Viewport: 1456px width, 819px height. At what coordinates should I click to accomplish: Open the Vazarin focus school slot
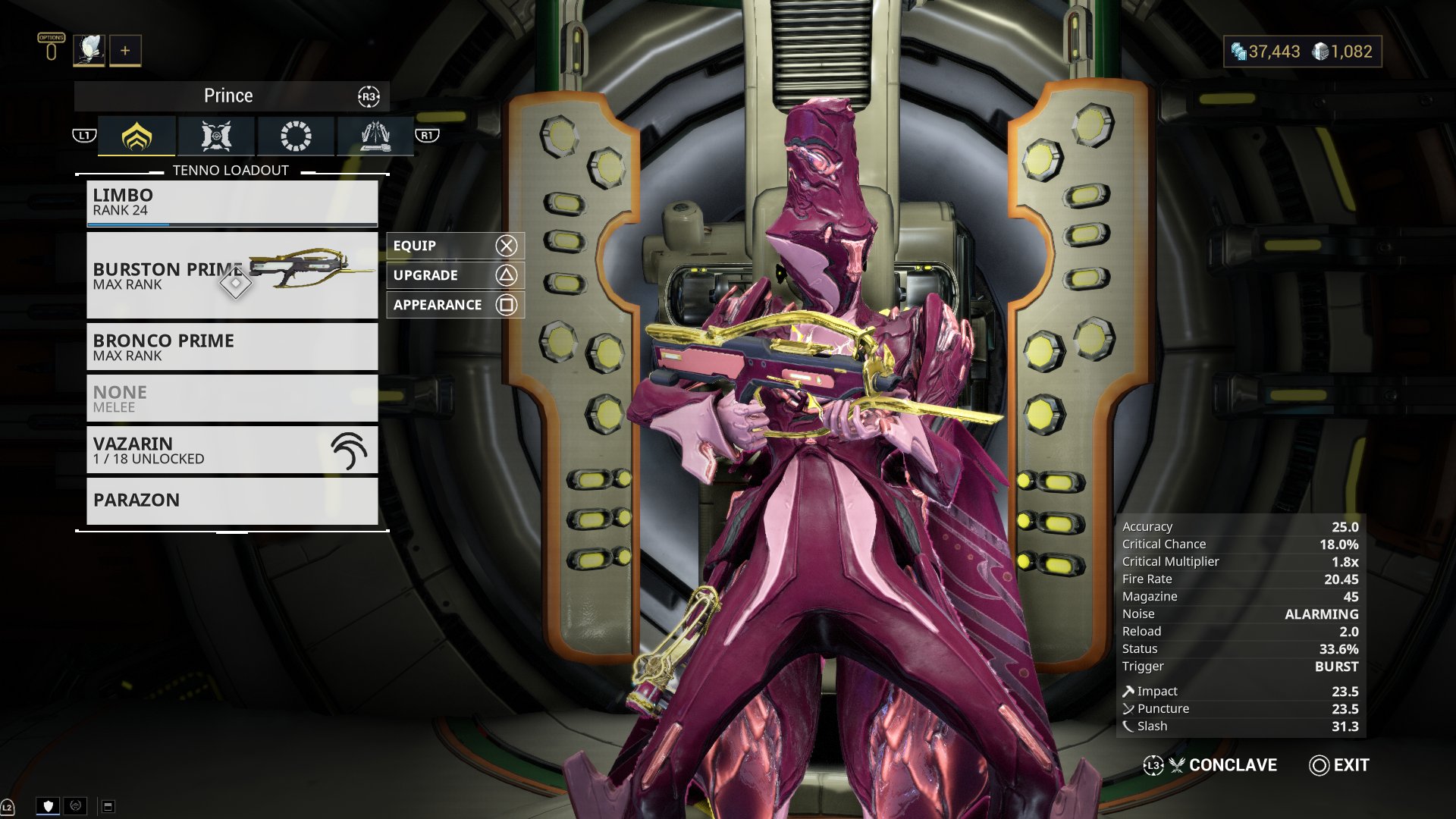point(232,450)
